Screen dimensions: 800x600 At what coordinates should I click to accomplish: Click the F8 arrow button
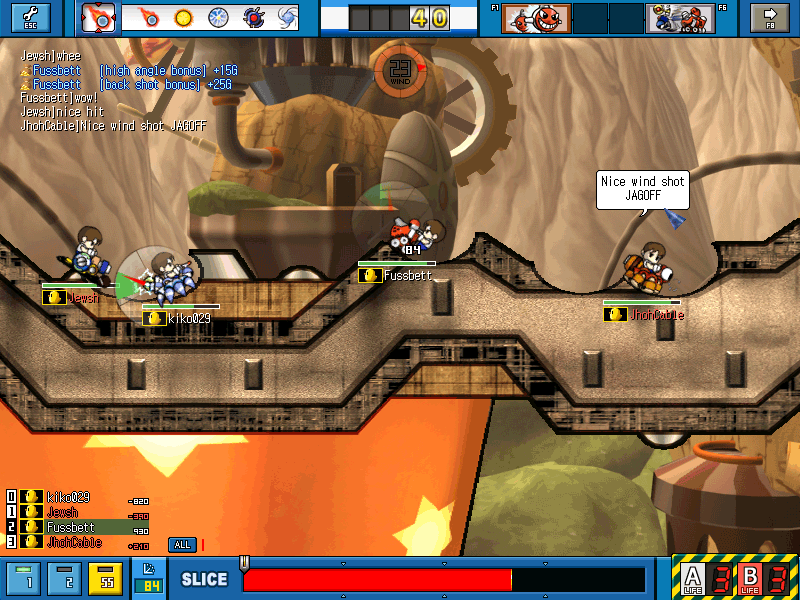(770, 17)
